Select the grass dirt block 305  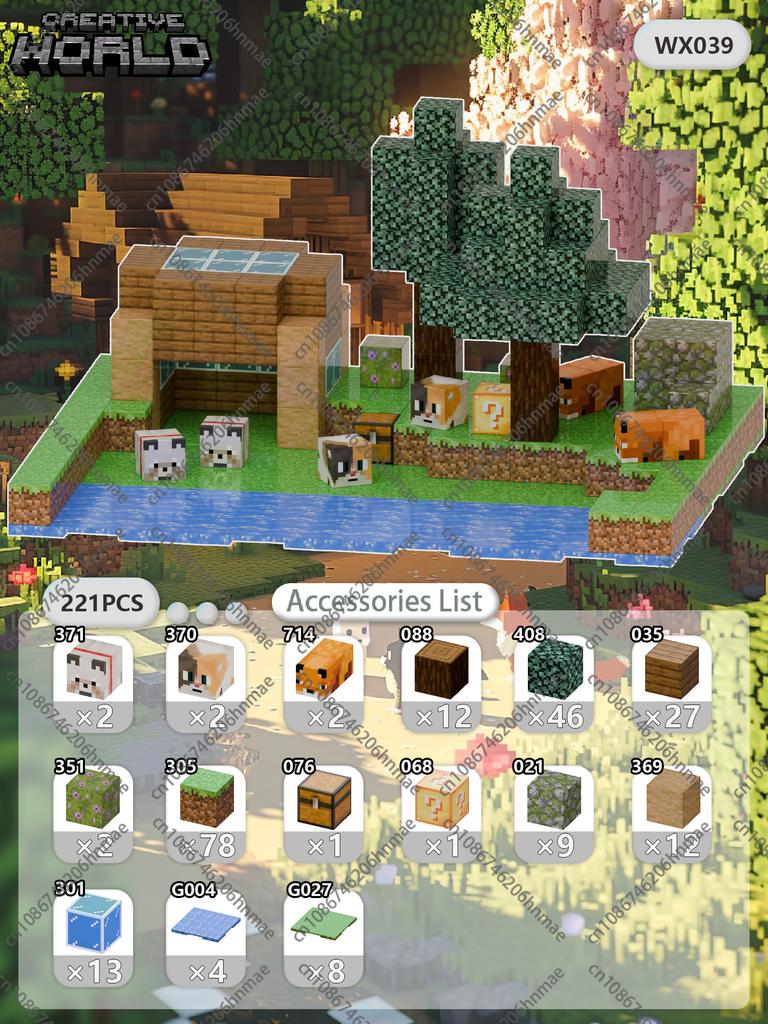pyautogui.click(x=206, y=812)
